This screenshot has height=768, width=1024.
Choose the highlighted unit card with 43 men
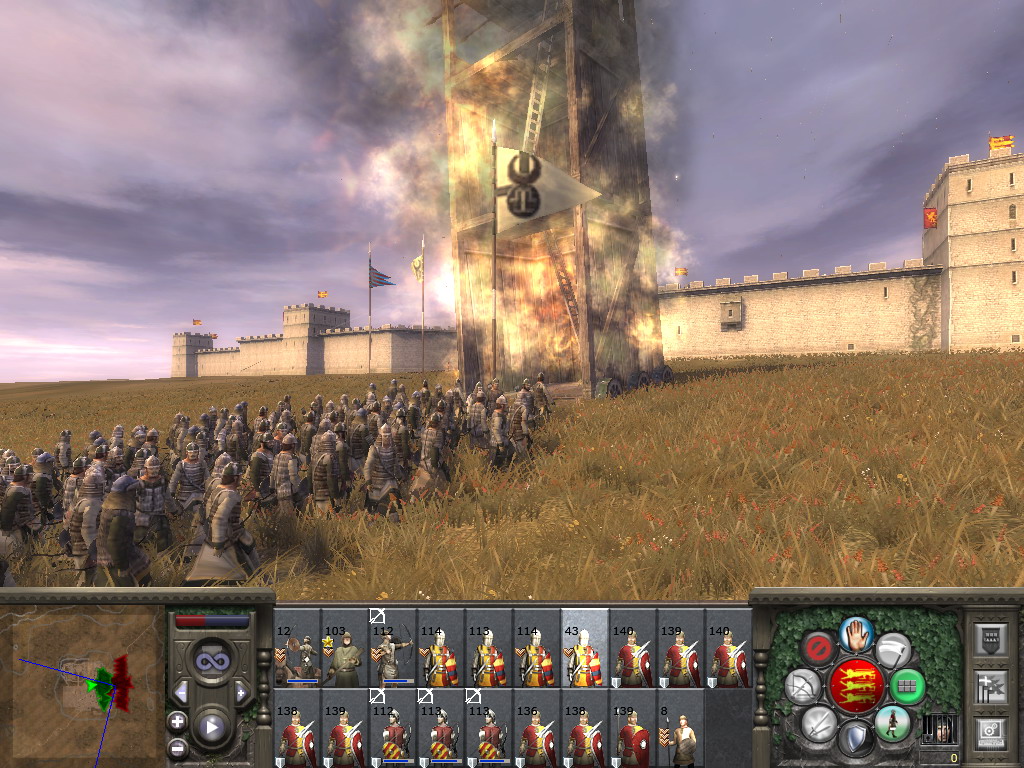click(585, 648)
